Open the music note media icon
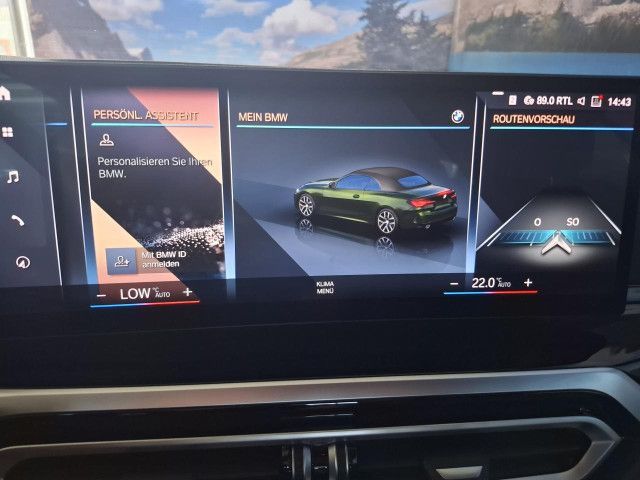 12,177
